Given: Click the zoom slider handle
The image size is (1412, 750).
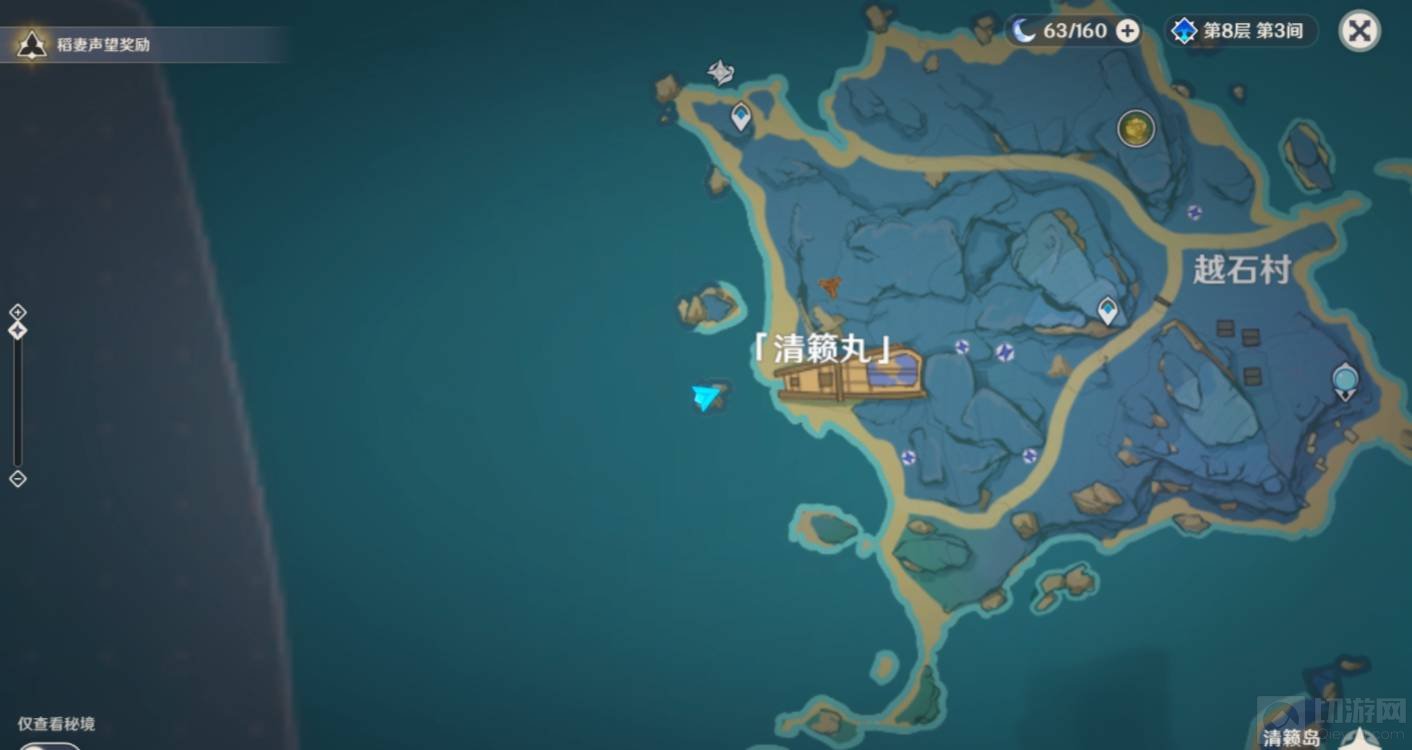Looking at the screenshot, I should point(17,330).
